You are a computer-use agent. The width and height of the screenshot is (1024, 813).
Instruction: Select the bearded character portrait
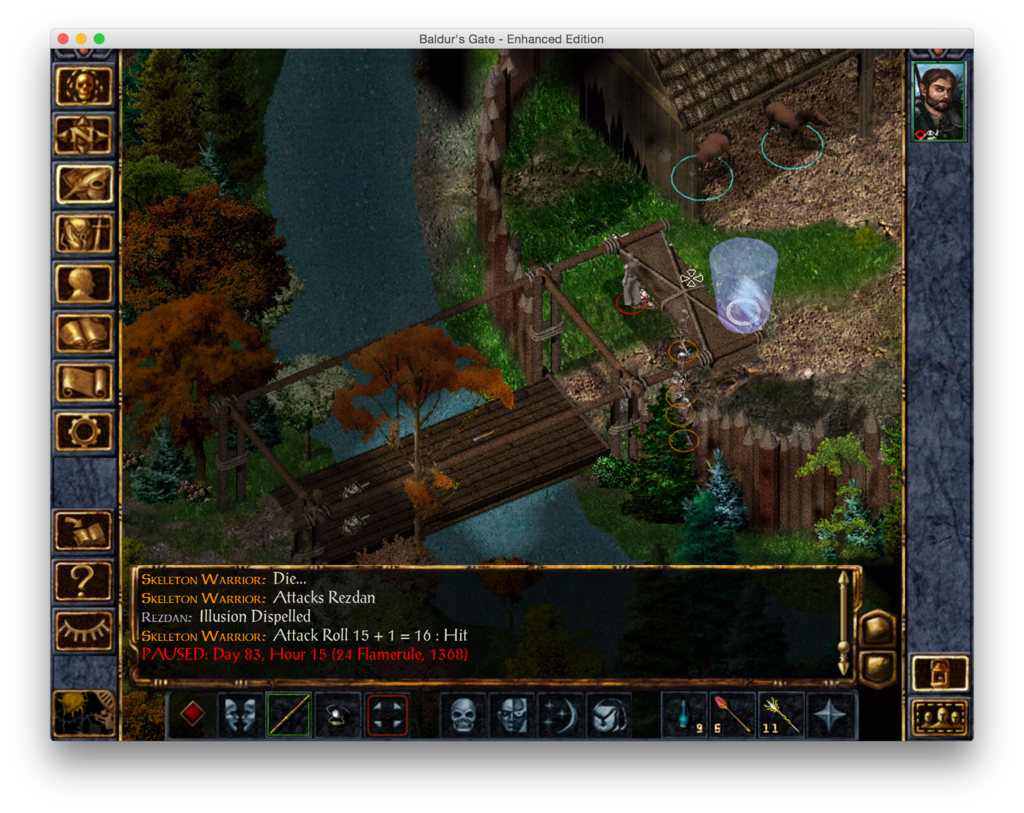tap(939, 102)
